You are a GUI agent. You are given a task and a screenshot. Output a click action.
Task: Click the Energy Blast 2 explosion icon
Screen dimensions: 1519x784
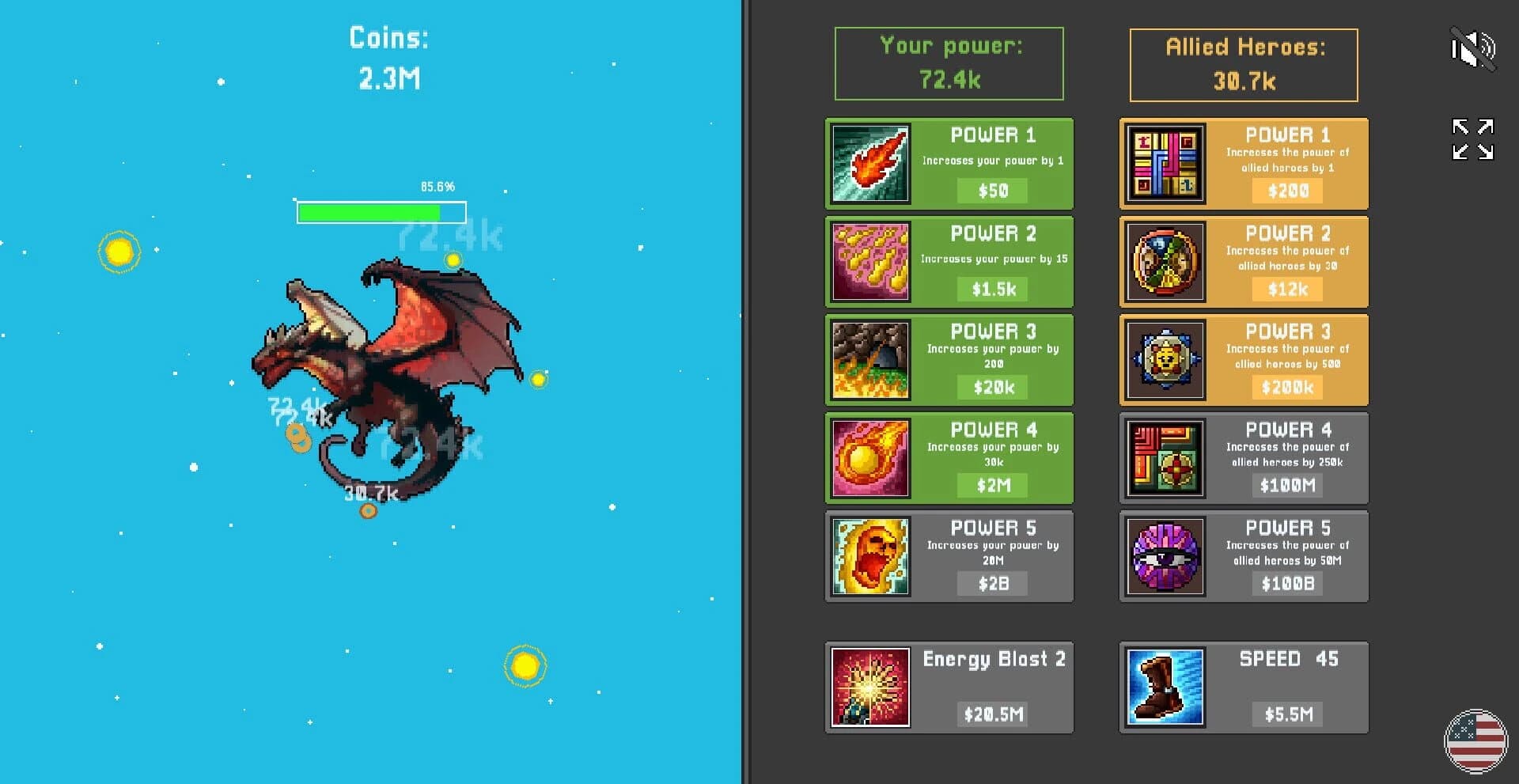[x=869, y=687]
